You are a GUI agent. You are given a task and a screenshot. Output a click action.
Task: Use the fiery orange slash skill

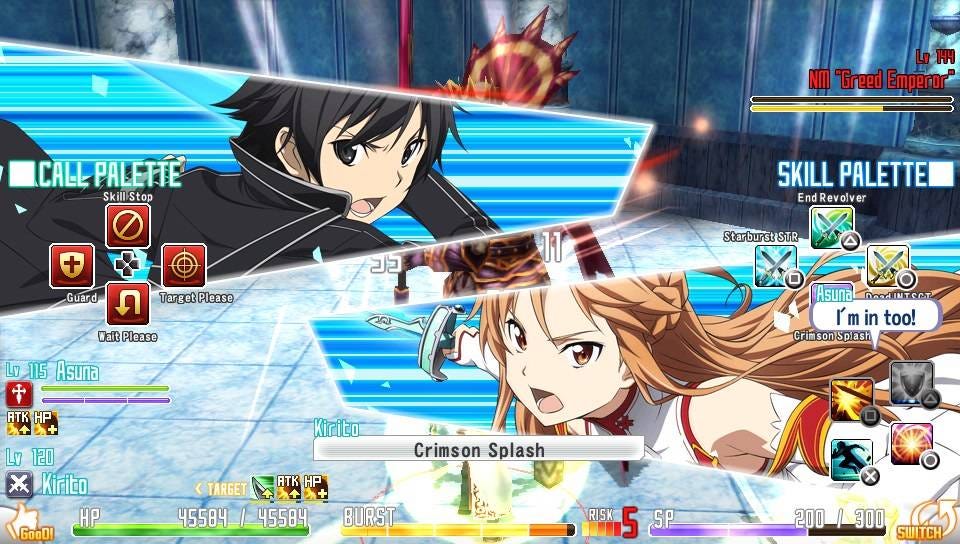[x=851, y=400]
